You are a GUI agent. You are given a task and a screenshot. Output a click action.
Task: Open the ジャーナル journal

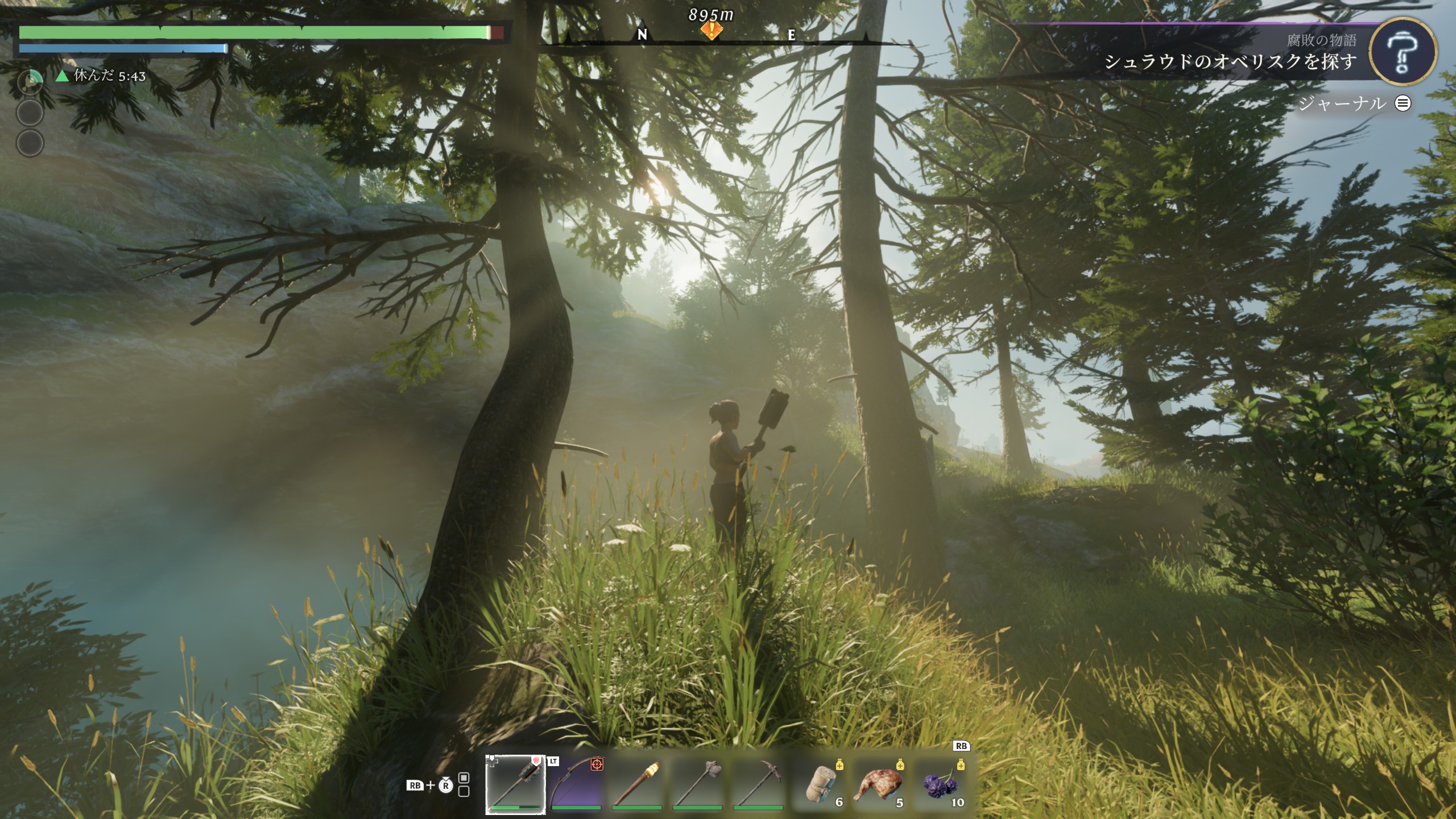[x=1354, y=103]
